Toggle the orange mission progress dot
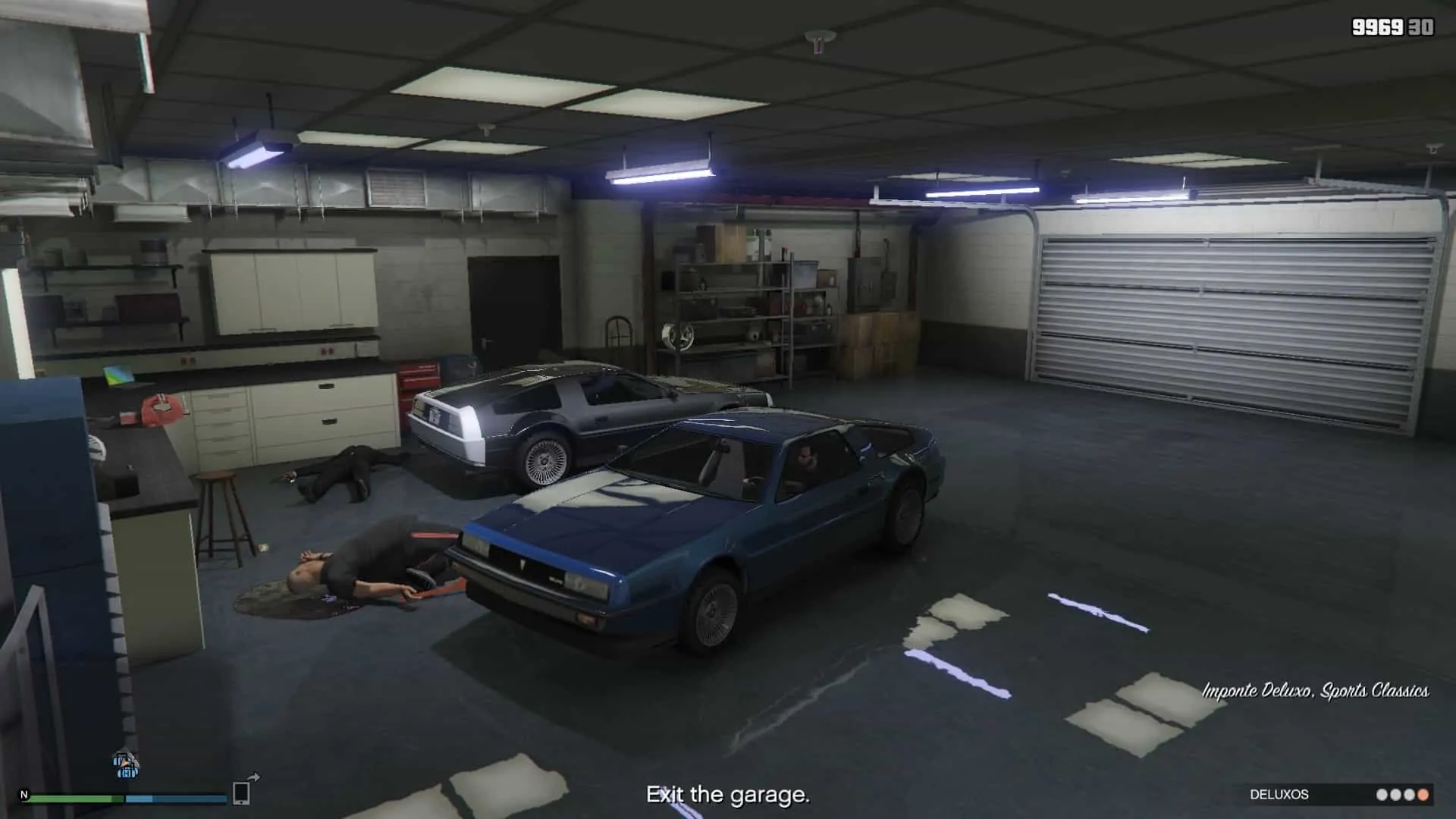 tap(1423, 794)
